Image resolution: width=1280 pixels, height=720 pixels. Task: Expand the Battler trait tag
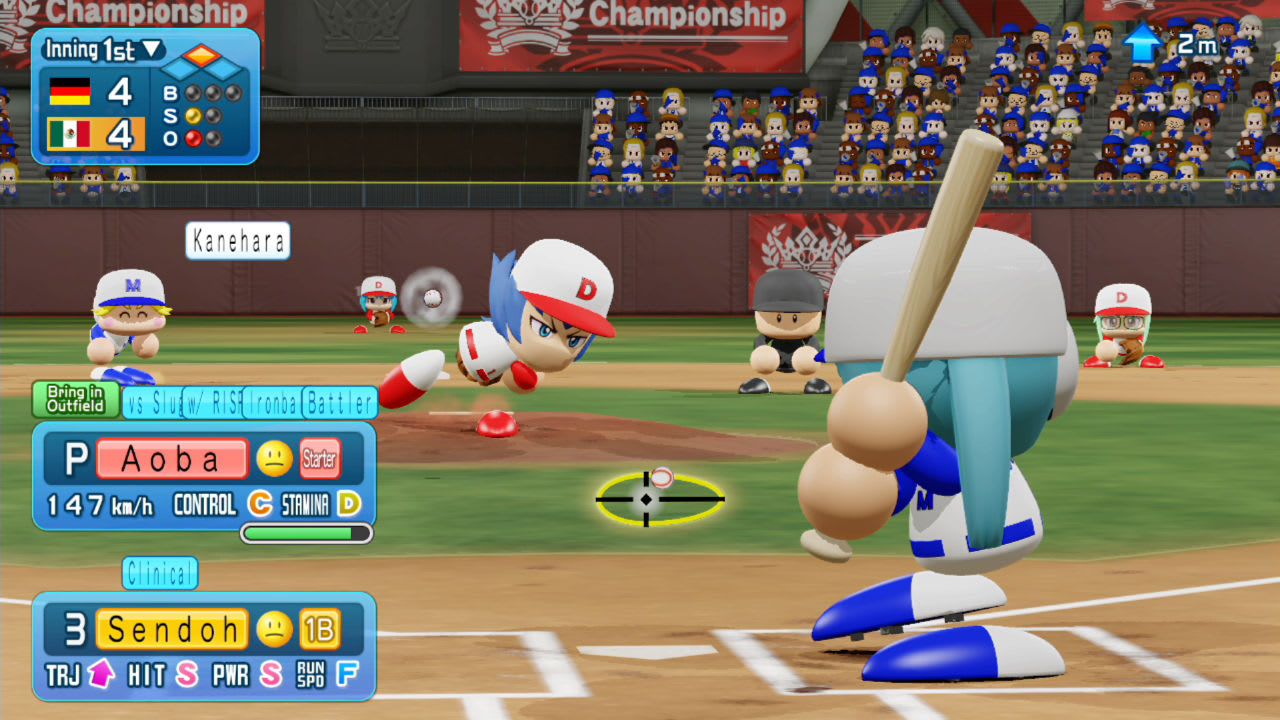pyautogui.click(x=339, y=403)
